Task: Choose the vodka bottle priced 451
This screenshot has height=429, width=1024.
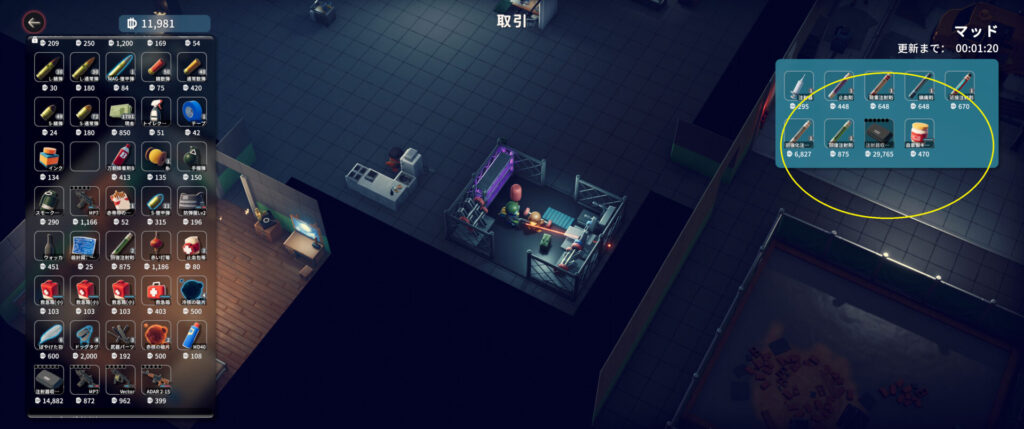Action: click(x=49, y=246)
